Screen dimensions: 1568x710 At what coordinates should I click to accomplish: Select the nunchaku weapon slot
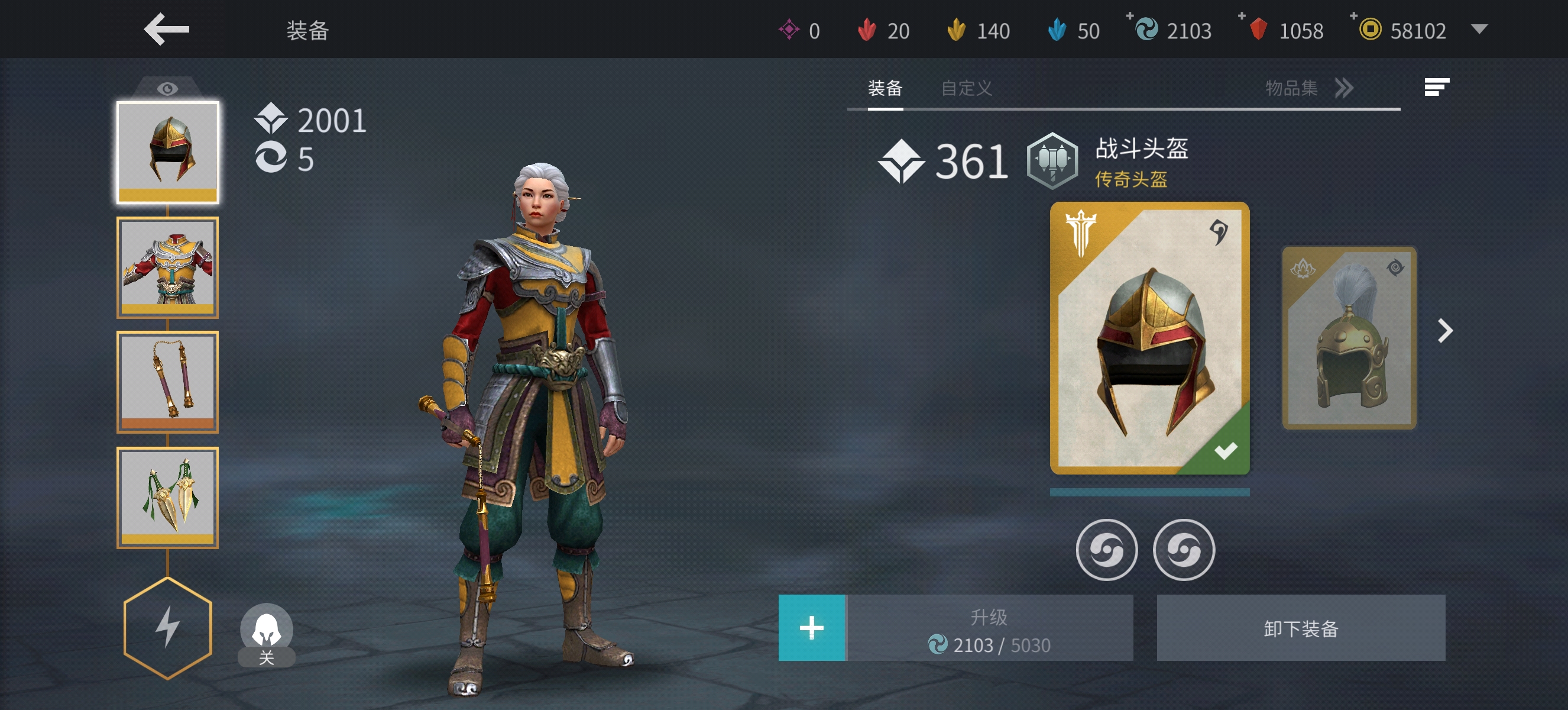(167, 381)
